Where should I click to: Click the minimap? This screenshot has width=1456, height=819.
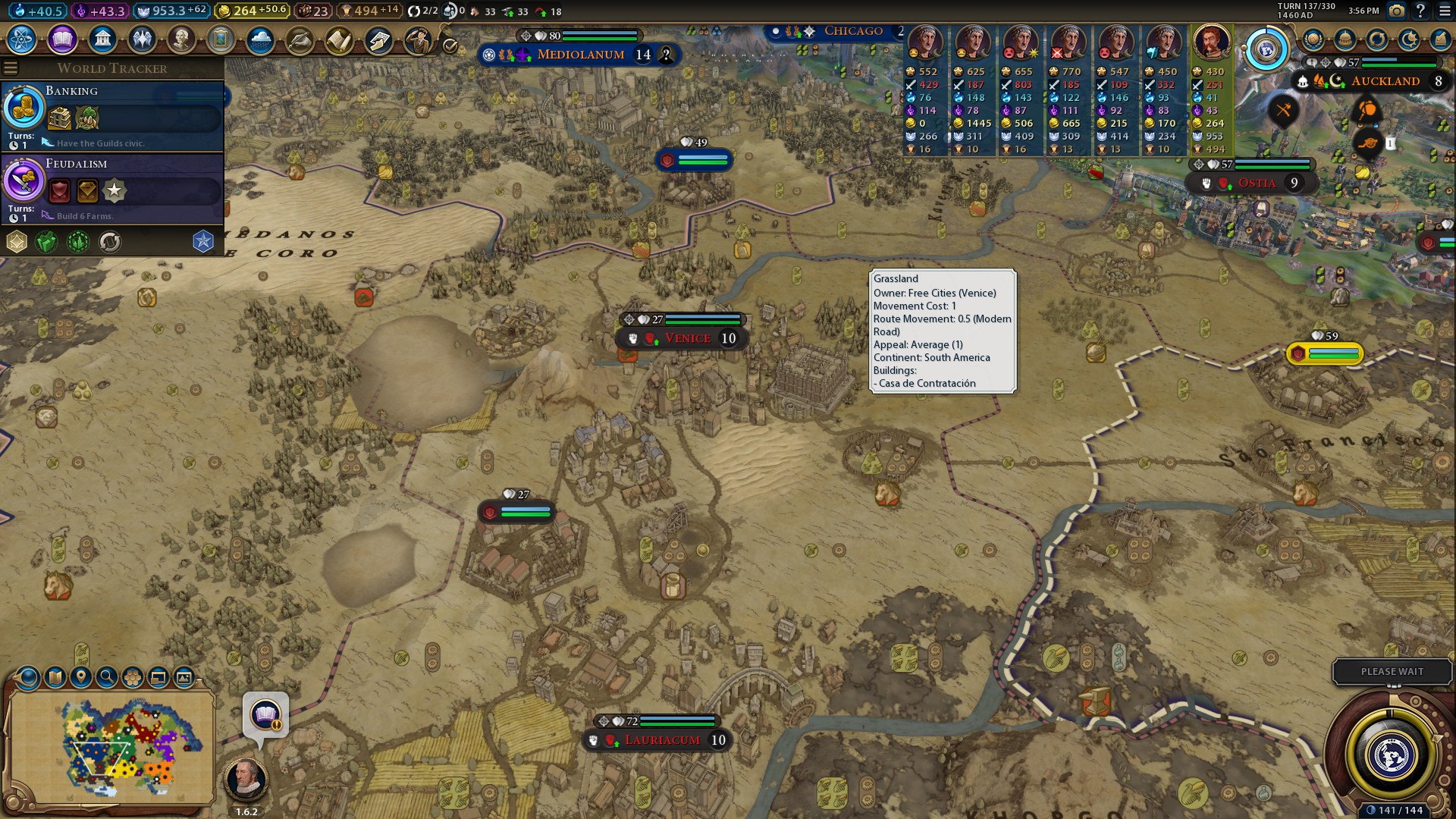pos(112,748)
